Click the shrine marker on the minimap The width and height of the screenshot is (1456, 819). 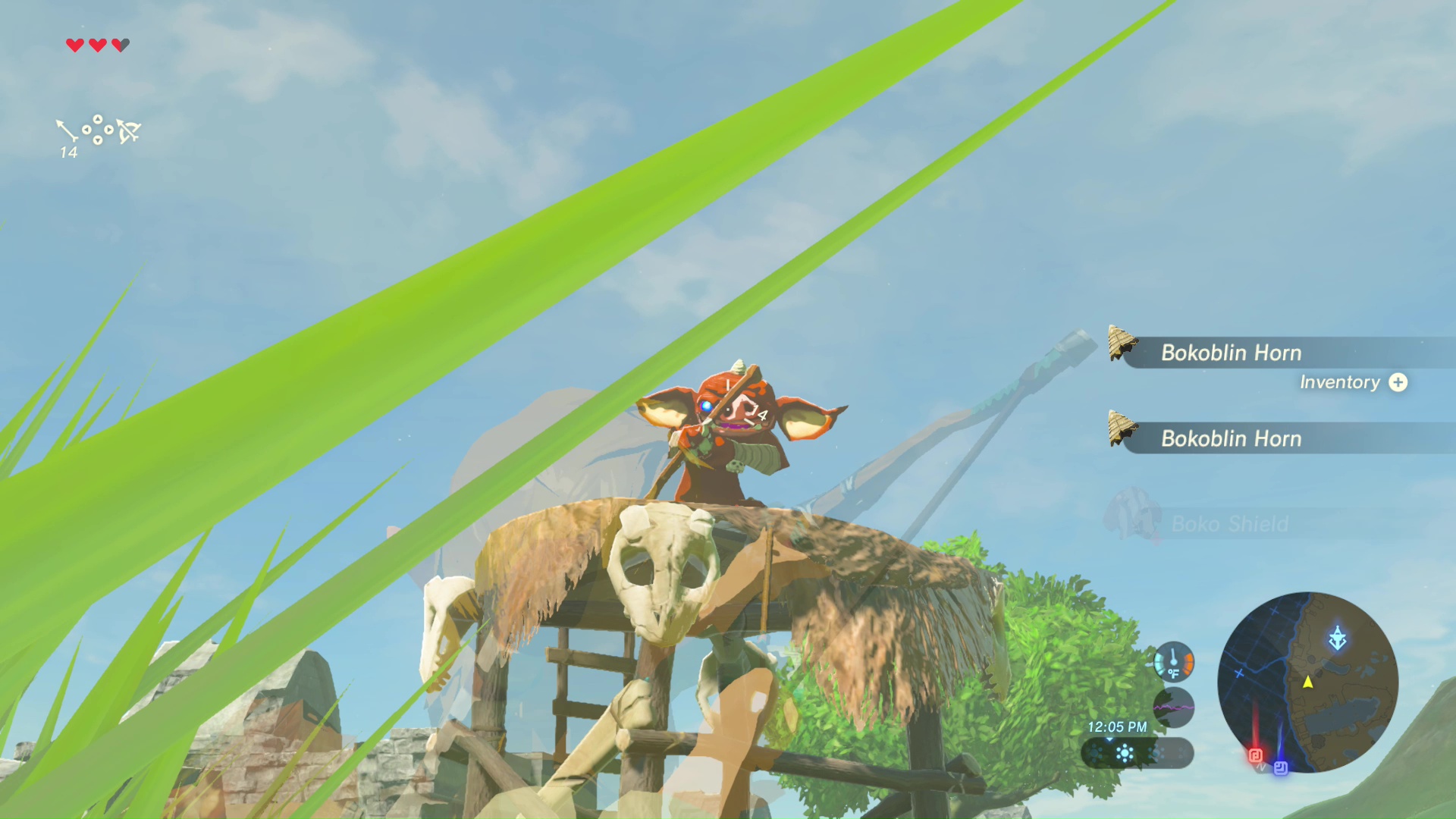1337,638
